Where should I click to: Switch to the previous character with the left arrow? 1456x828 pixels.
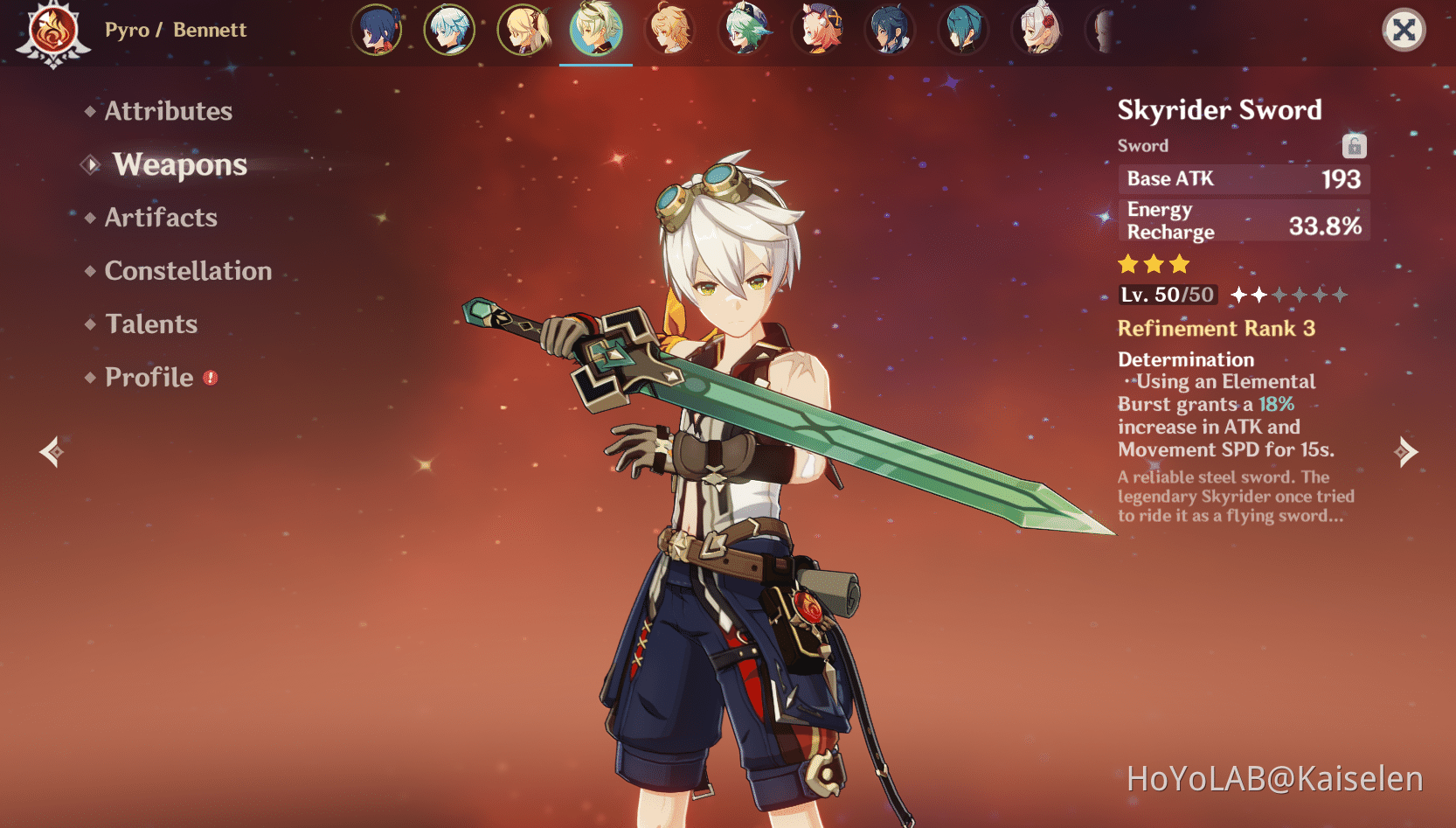(x=52, y=451)
